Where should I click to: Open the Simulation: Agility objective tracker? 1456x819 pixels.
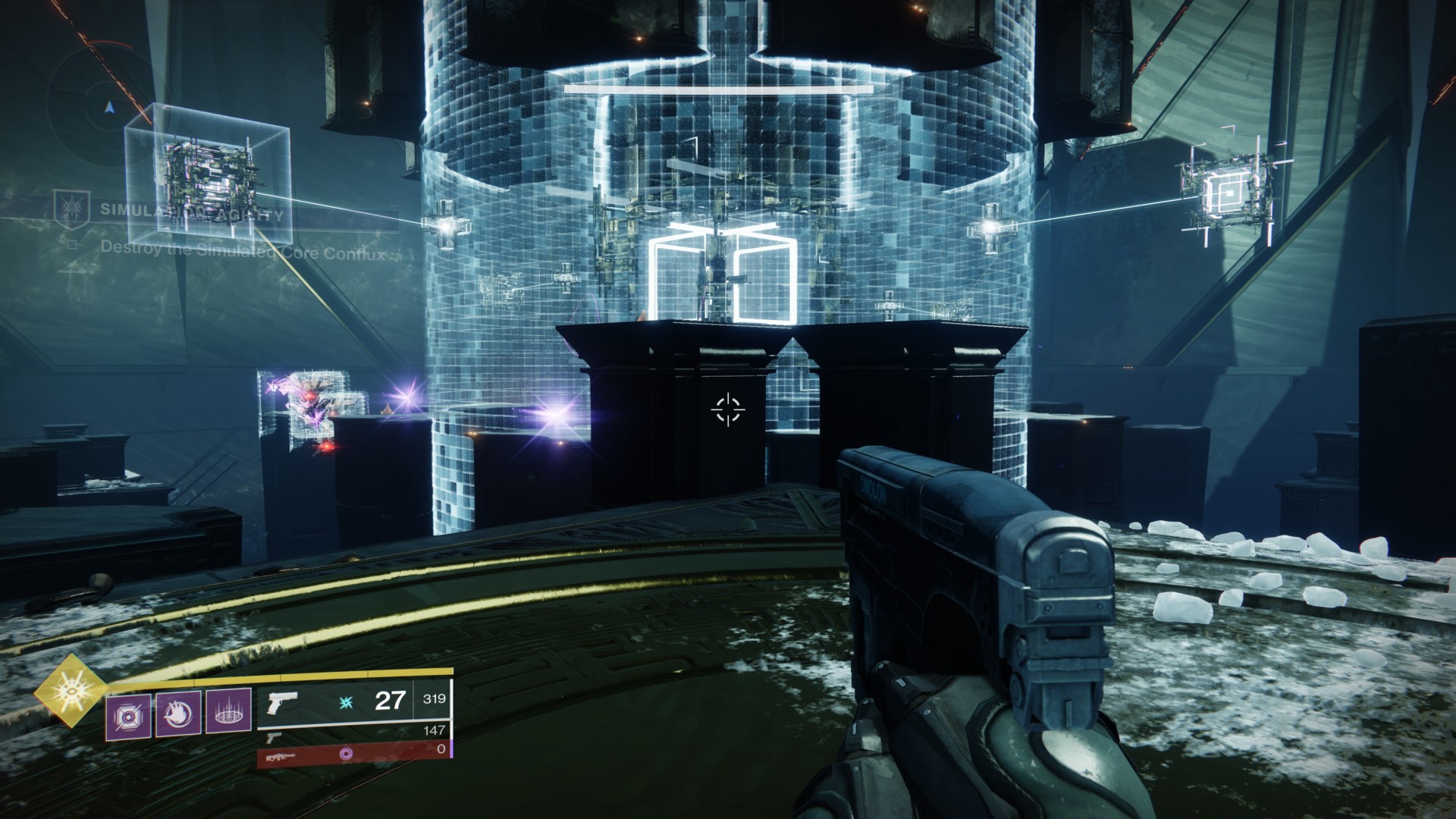(x=192, y=215)
